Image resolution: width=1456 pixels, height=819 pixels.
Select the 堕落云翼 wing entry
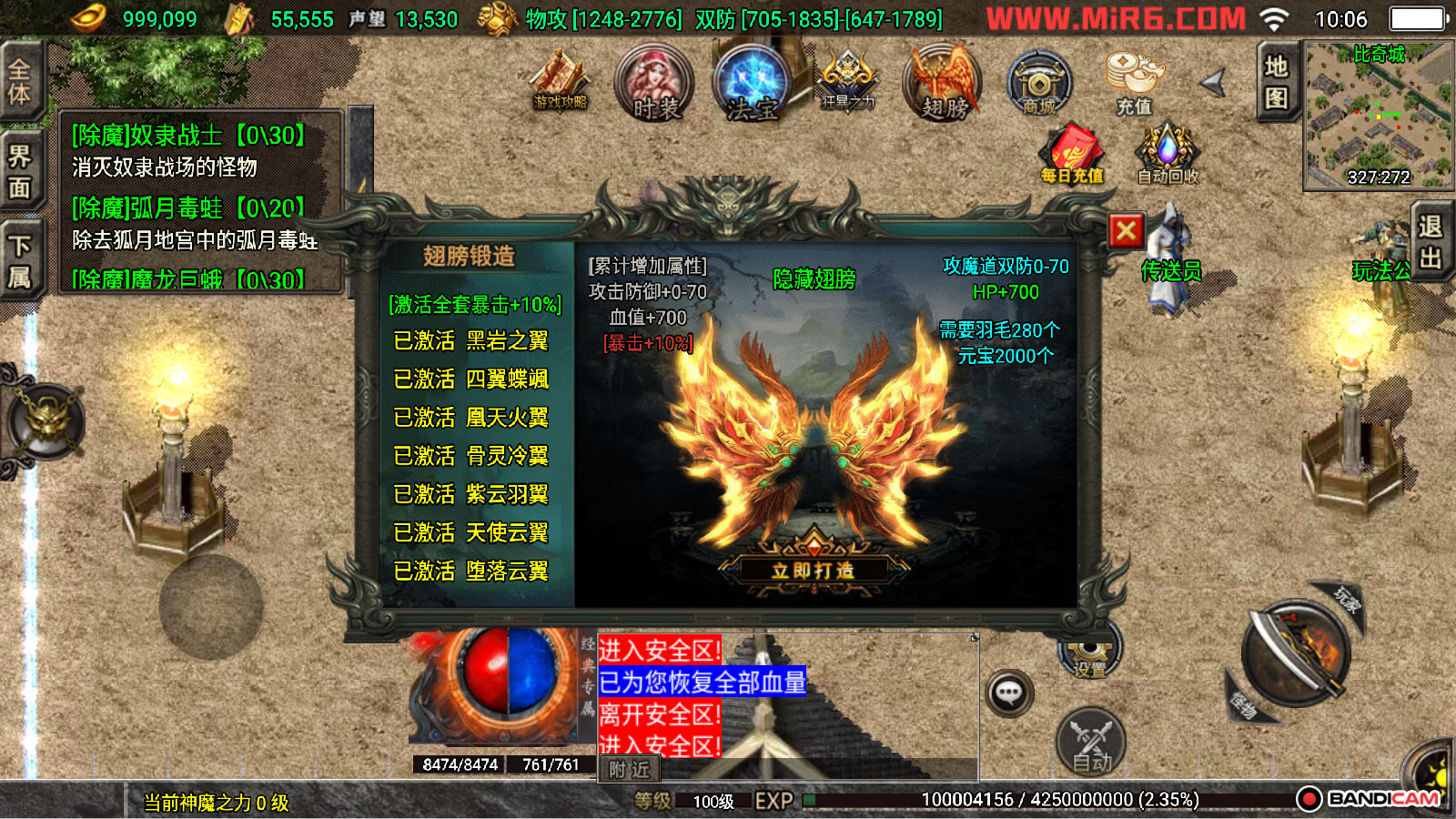[470, 571]
